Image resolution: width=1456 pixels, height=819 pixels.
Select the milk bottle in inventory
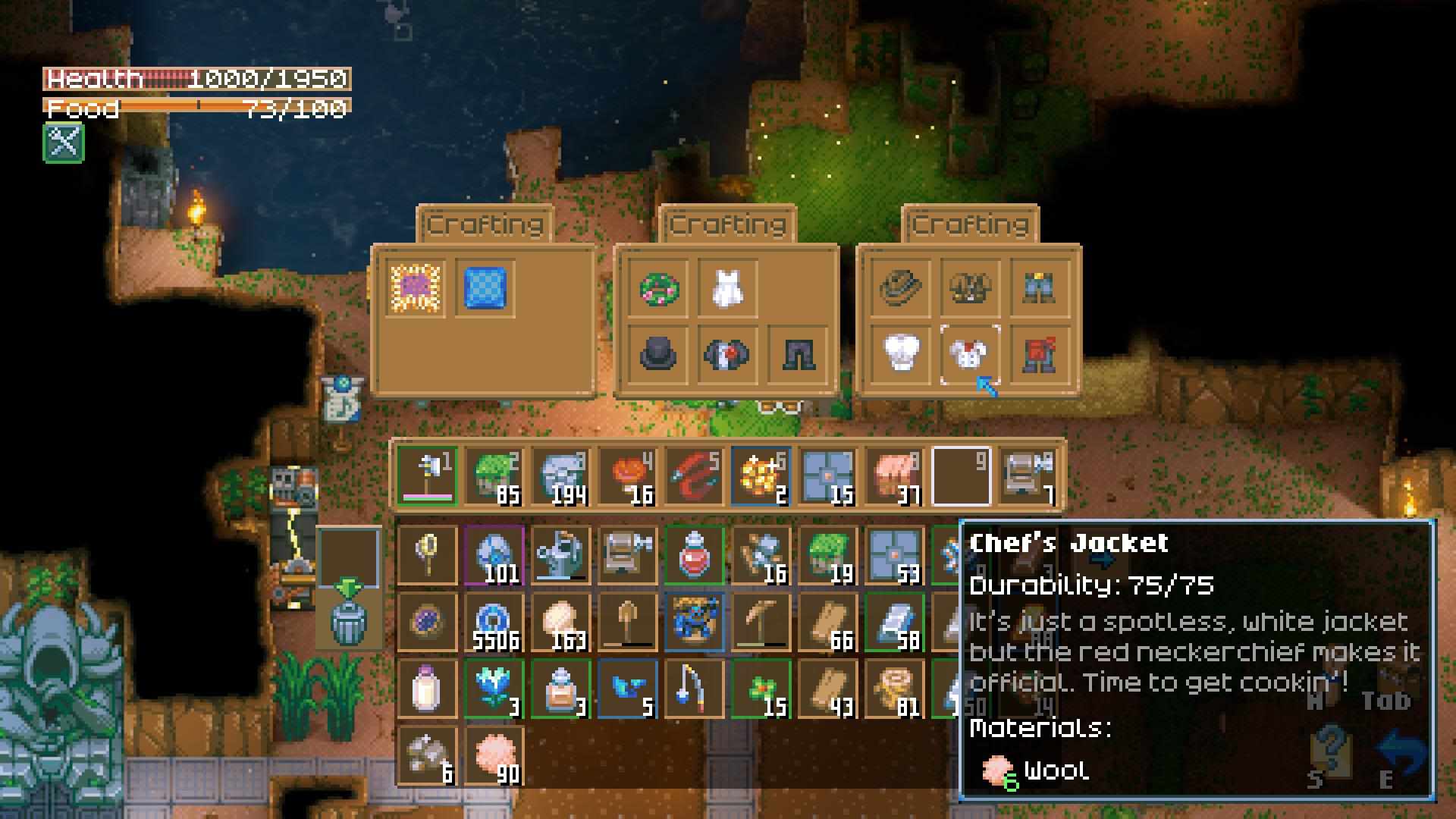[x=427, y=689]
